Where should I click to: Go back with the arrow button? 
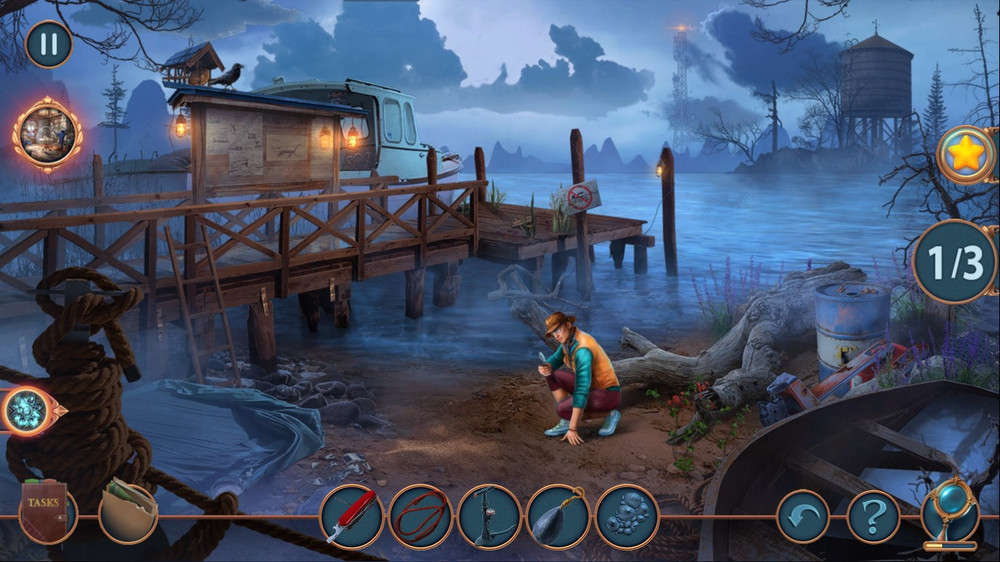point(803,517)
